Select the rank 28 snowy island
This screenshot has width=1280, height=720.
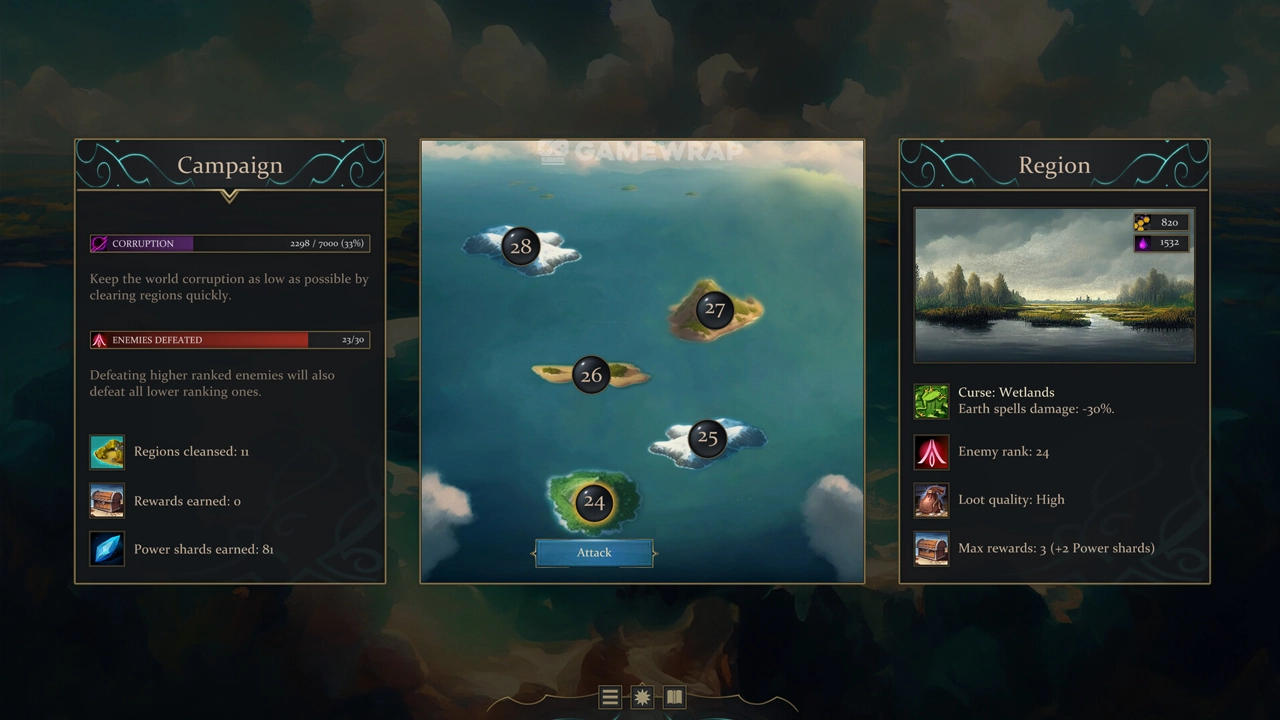(521, 247)
